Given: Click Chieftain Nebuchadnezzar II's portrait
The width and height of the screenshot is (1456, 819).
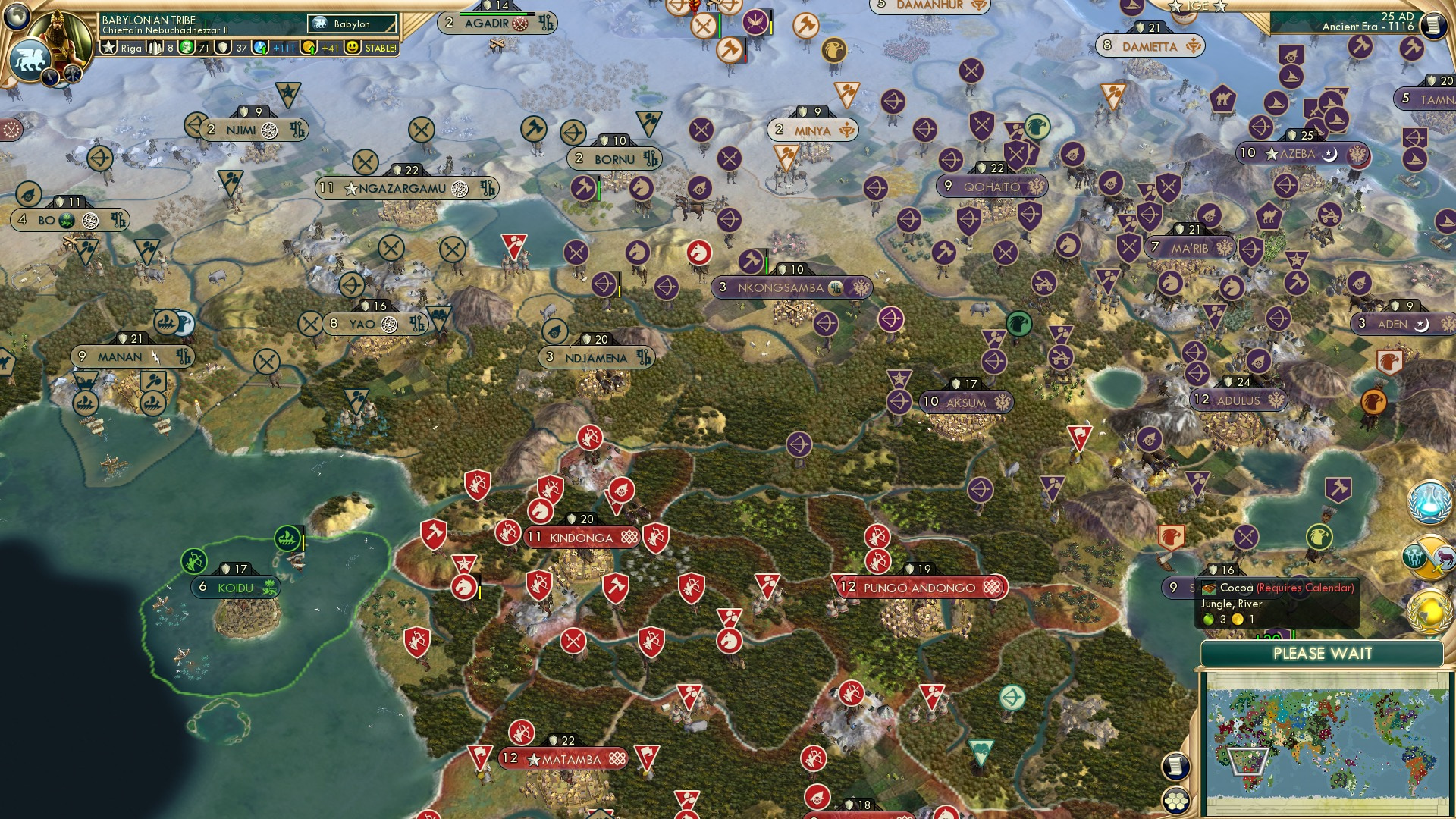Looking at the screenshot, I should click(58, 36).
